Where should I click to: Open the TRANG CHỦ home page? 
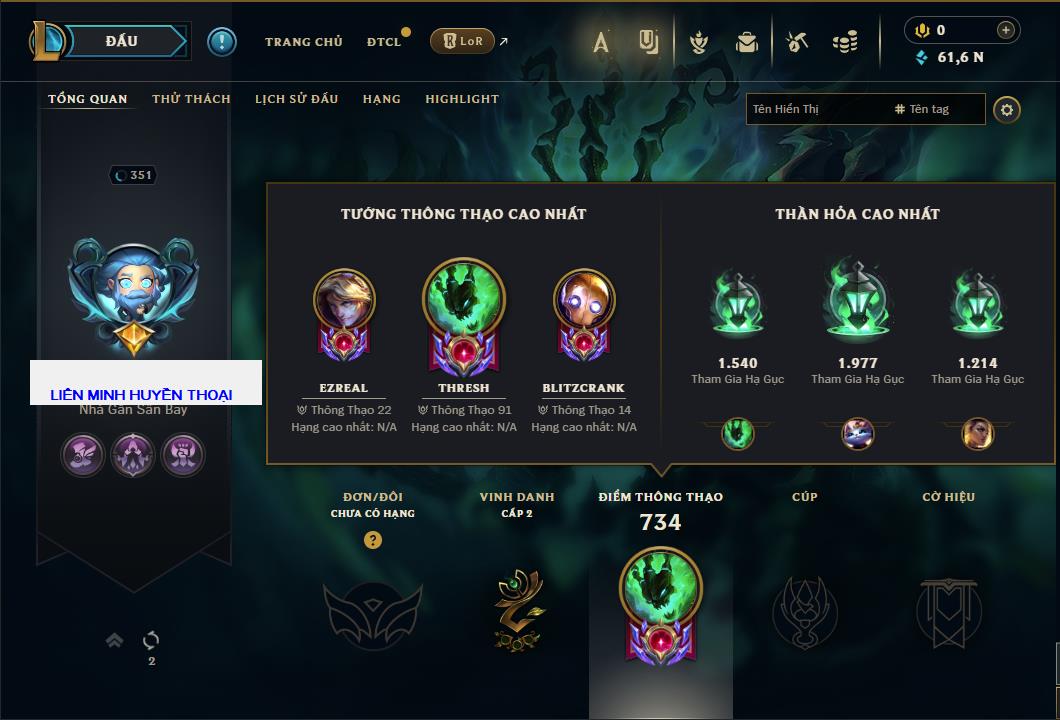coord(303,42)
